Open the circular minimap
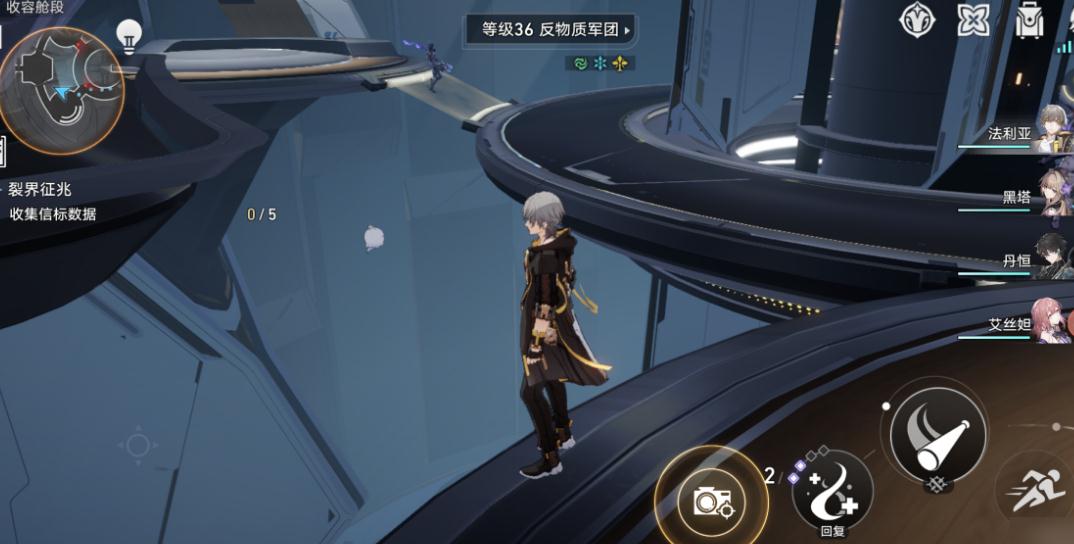 (x=60, y=88)
